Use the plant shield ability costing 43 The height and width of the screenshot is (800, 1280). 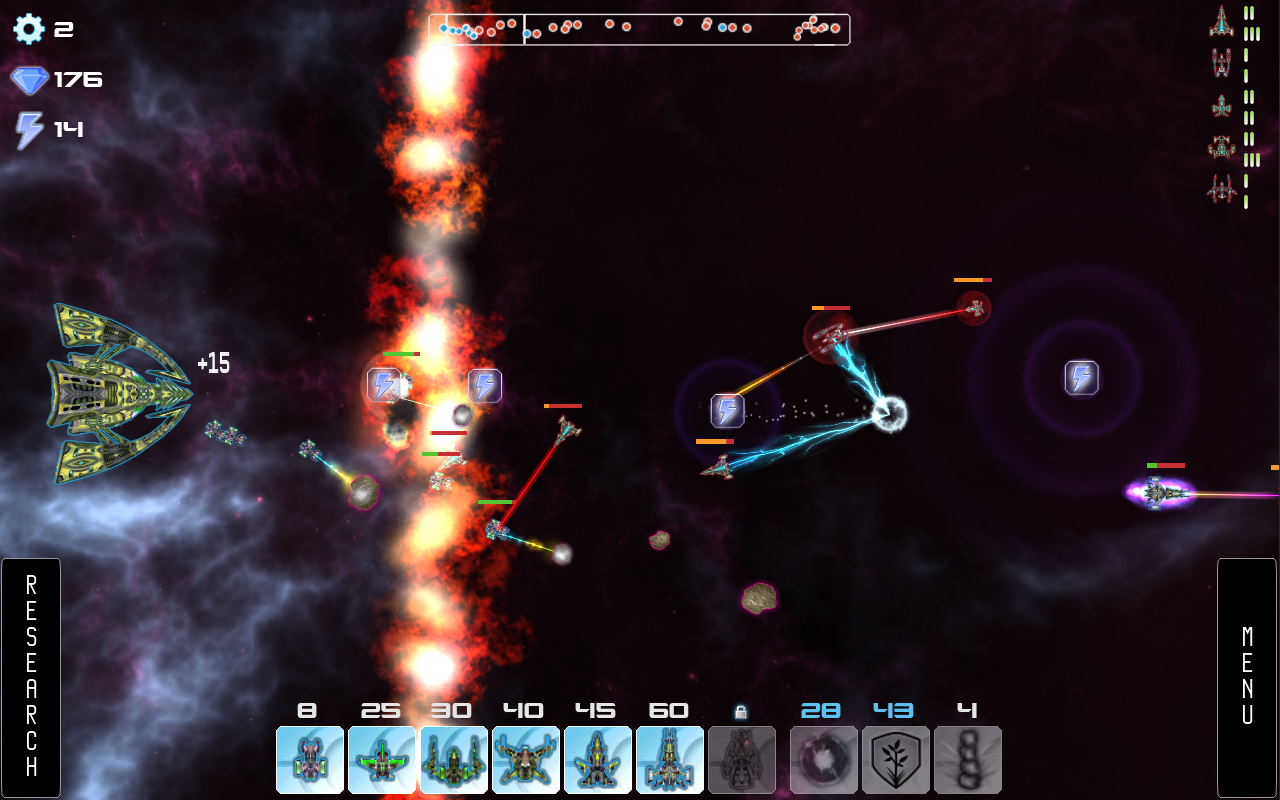click(896, 760)
